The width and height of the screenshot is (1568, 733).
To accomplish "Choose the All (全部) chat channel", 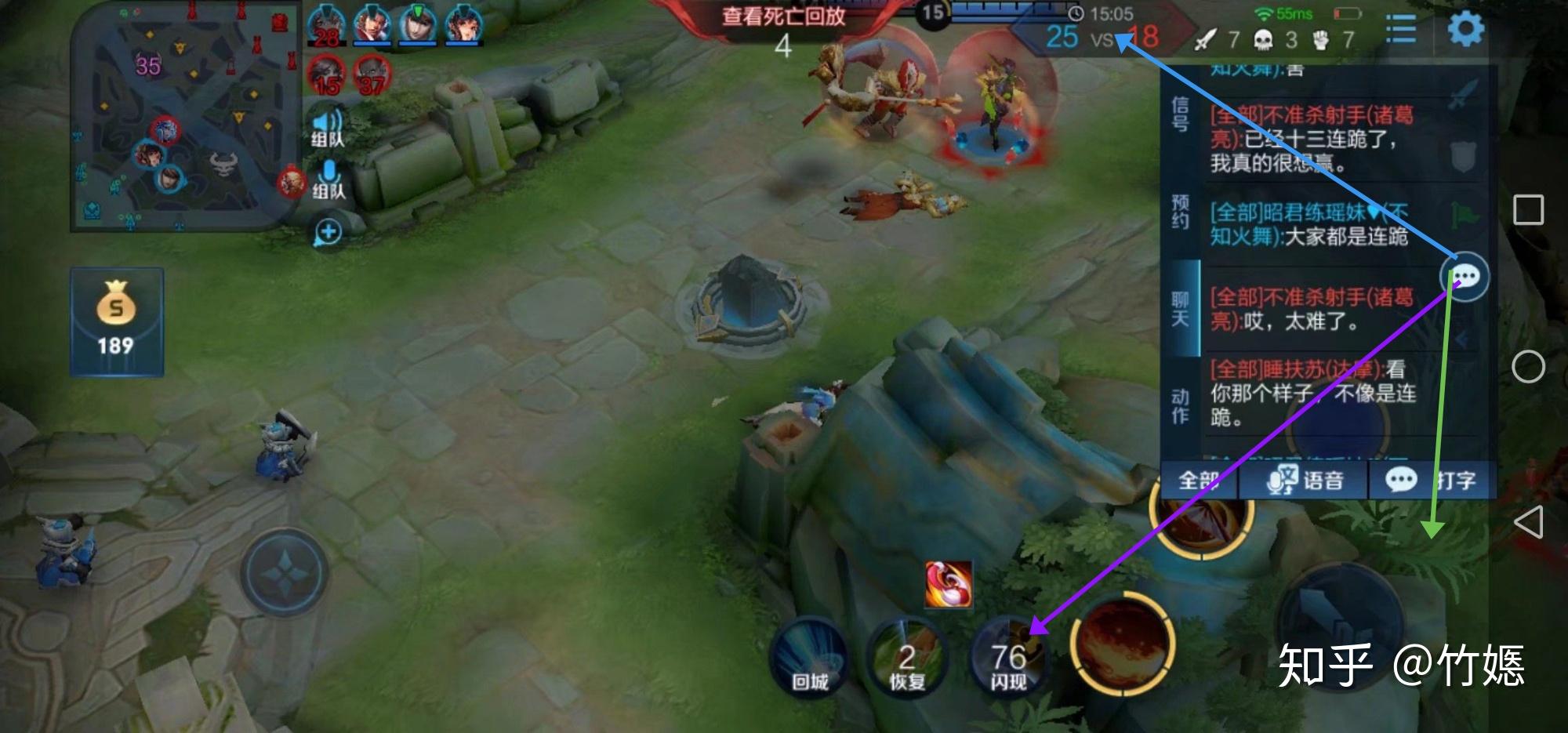I will tap(1200, 480).
